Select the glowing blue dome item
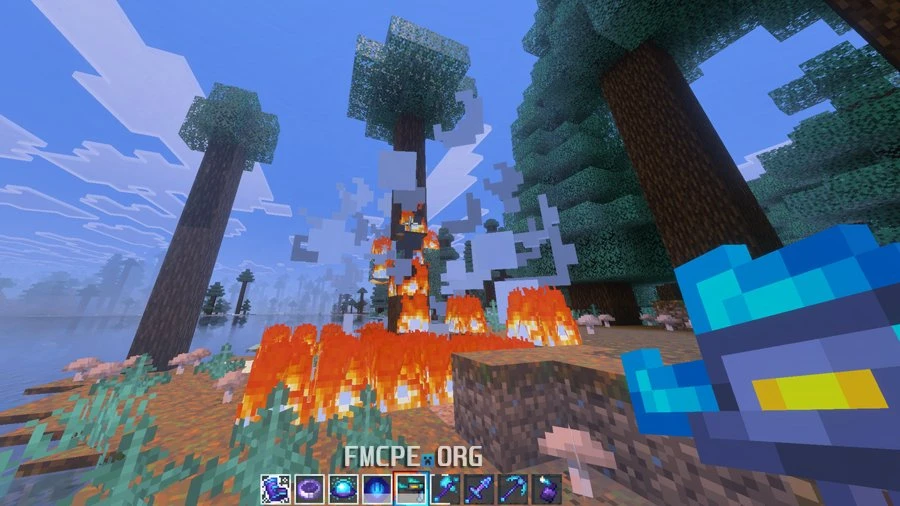This screenshot has height=506, width=900. coord(342,489)
